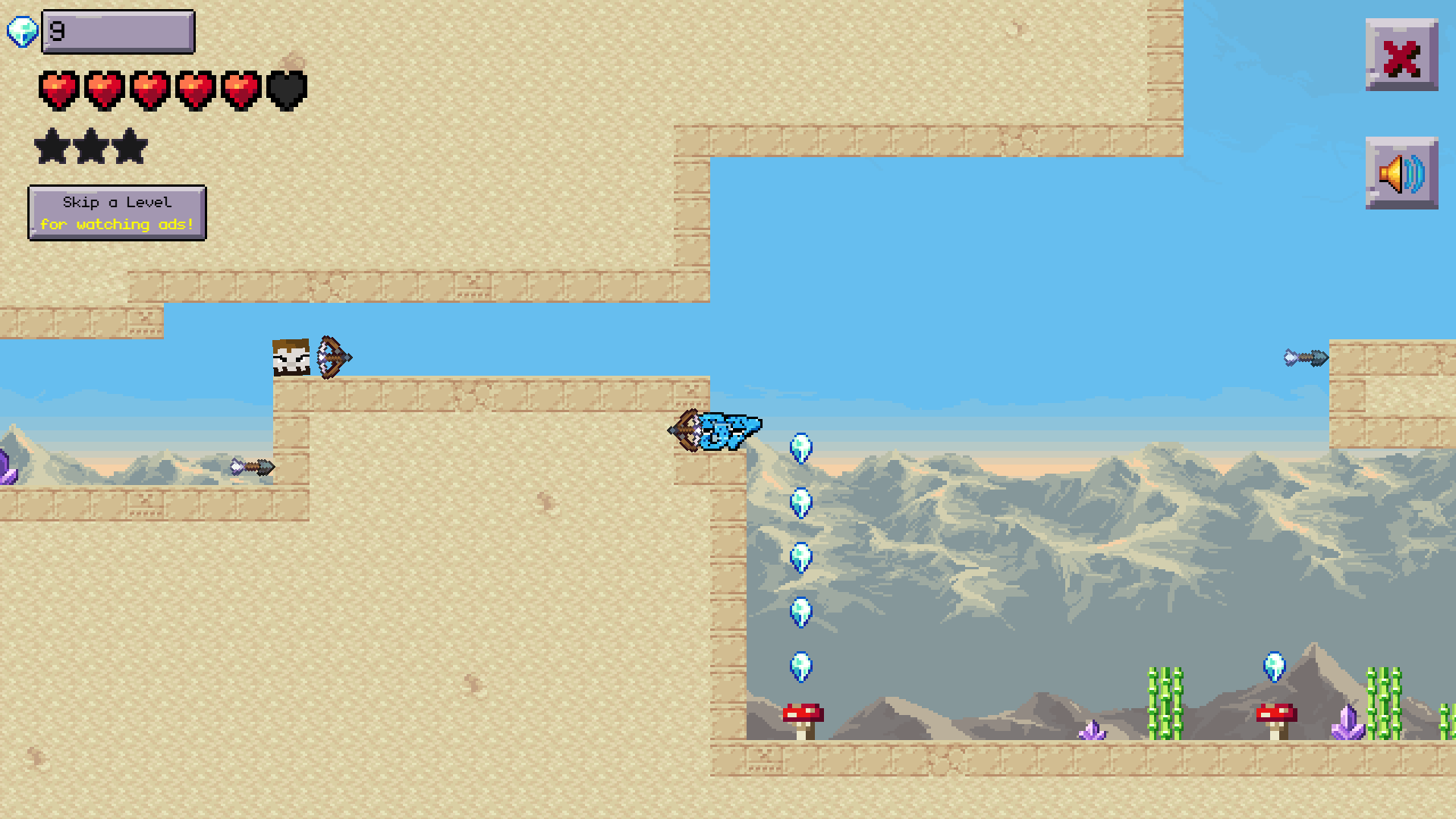Click 'Skip a Level for watching ads!'

[118, 213]
